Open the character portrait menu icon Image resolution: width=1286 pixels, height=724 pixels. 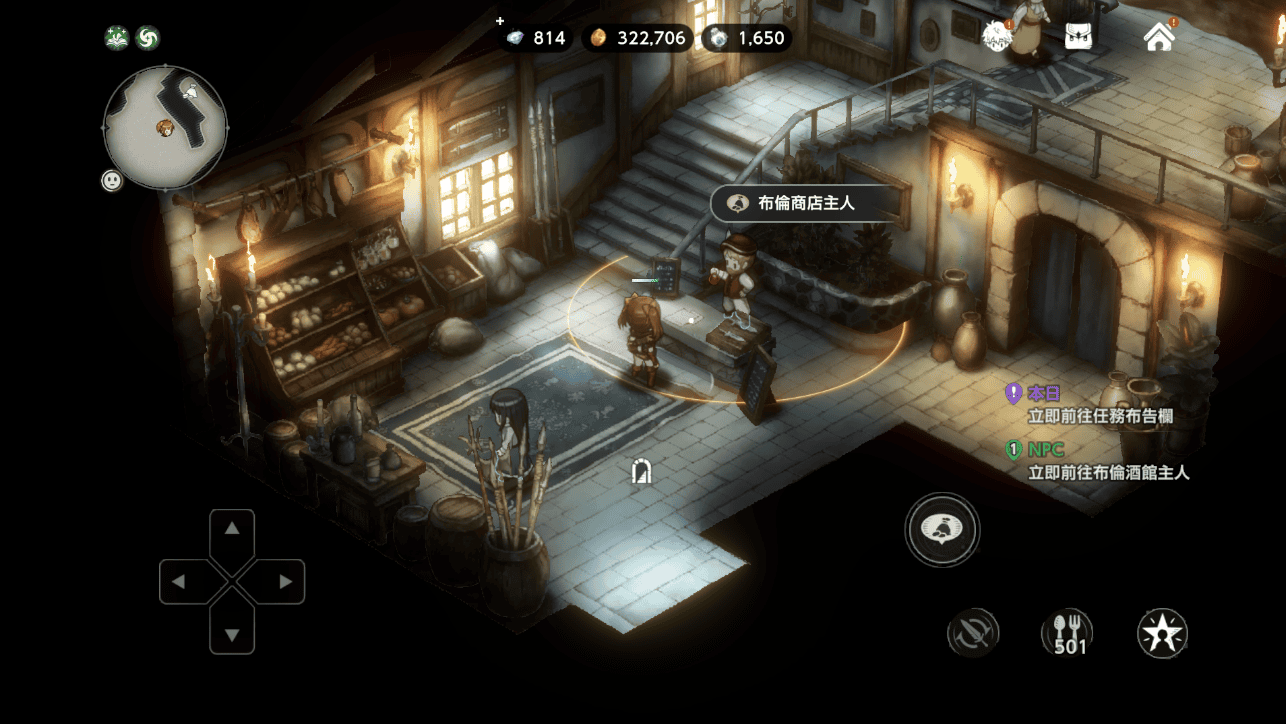997,37
